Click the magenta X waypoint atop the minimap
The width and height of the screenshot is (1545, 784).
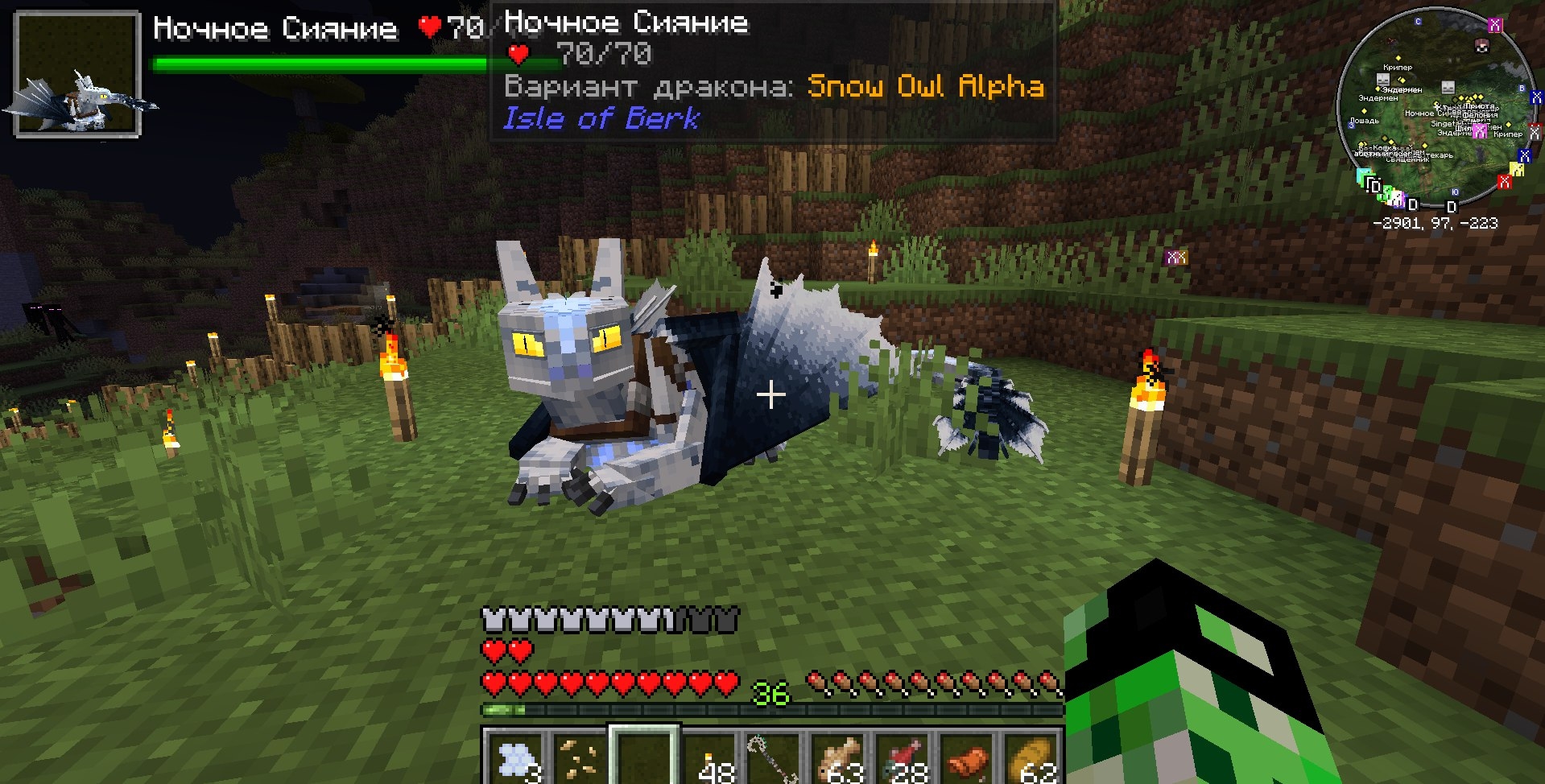[x=1494, y=25]
